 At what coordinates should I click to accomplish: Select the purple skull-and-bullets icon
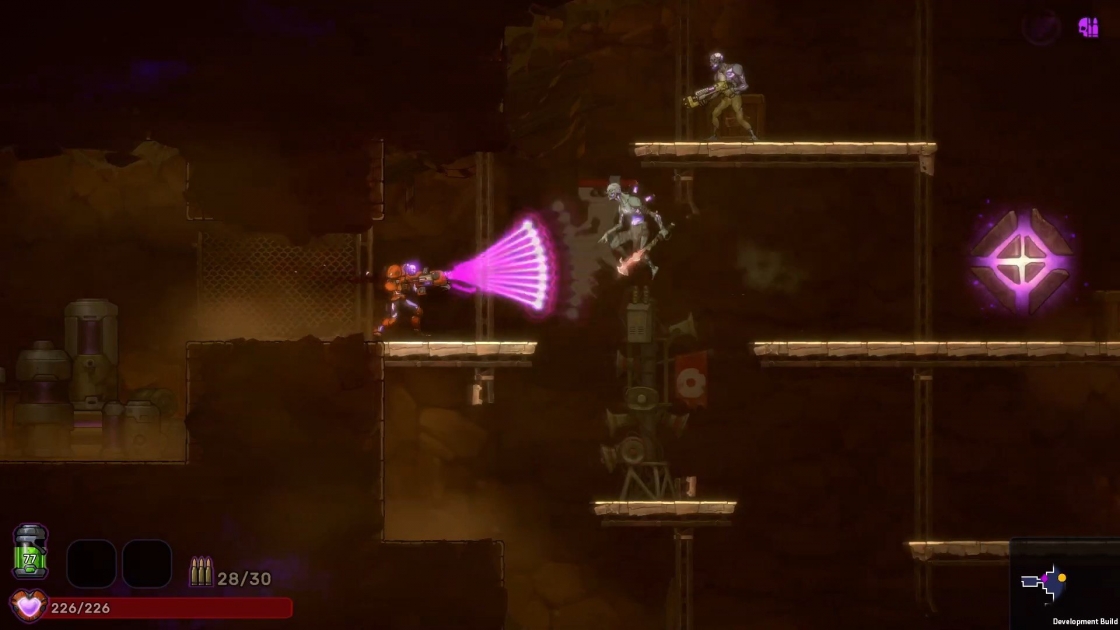(x=1088, y=27)
